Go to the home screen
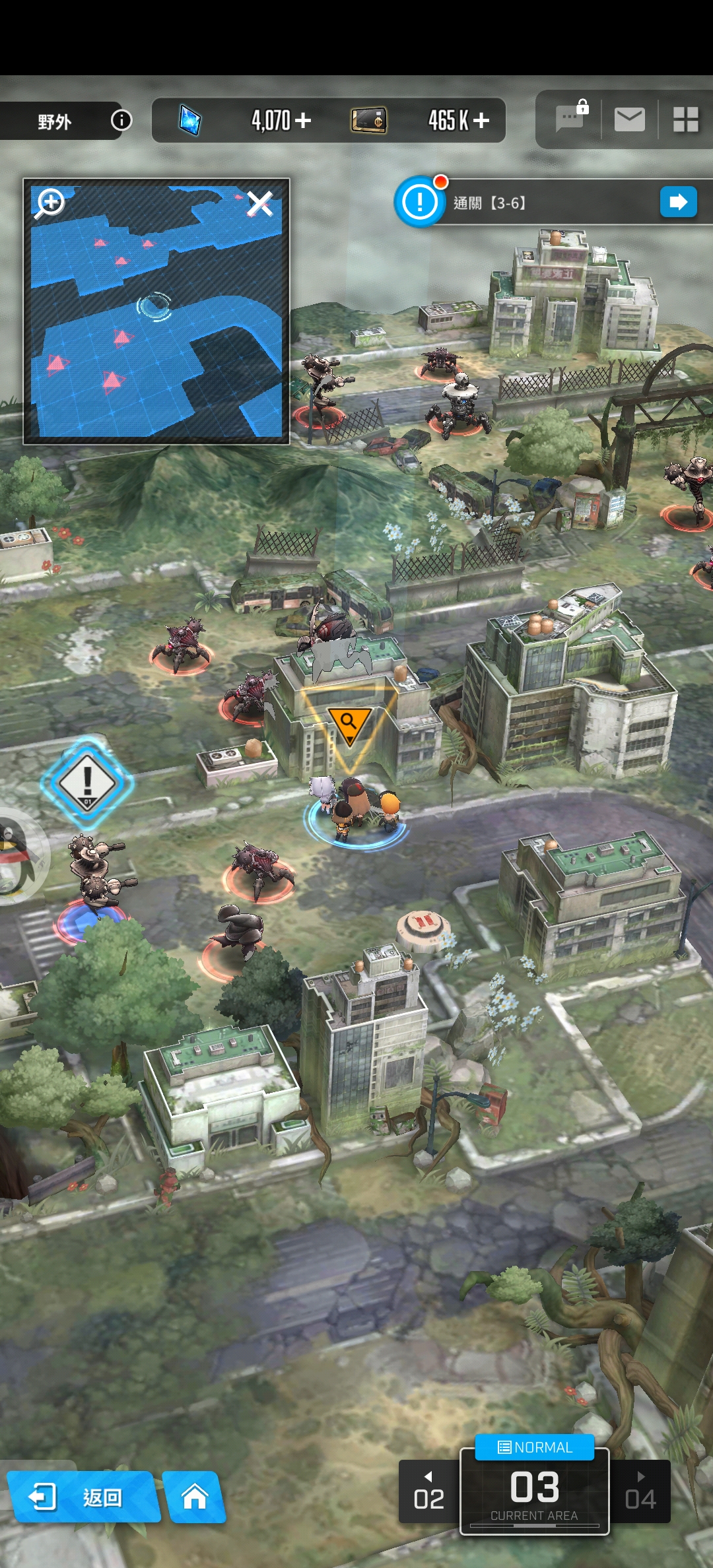713x1568 pixels. [194, 1497]
